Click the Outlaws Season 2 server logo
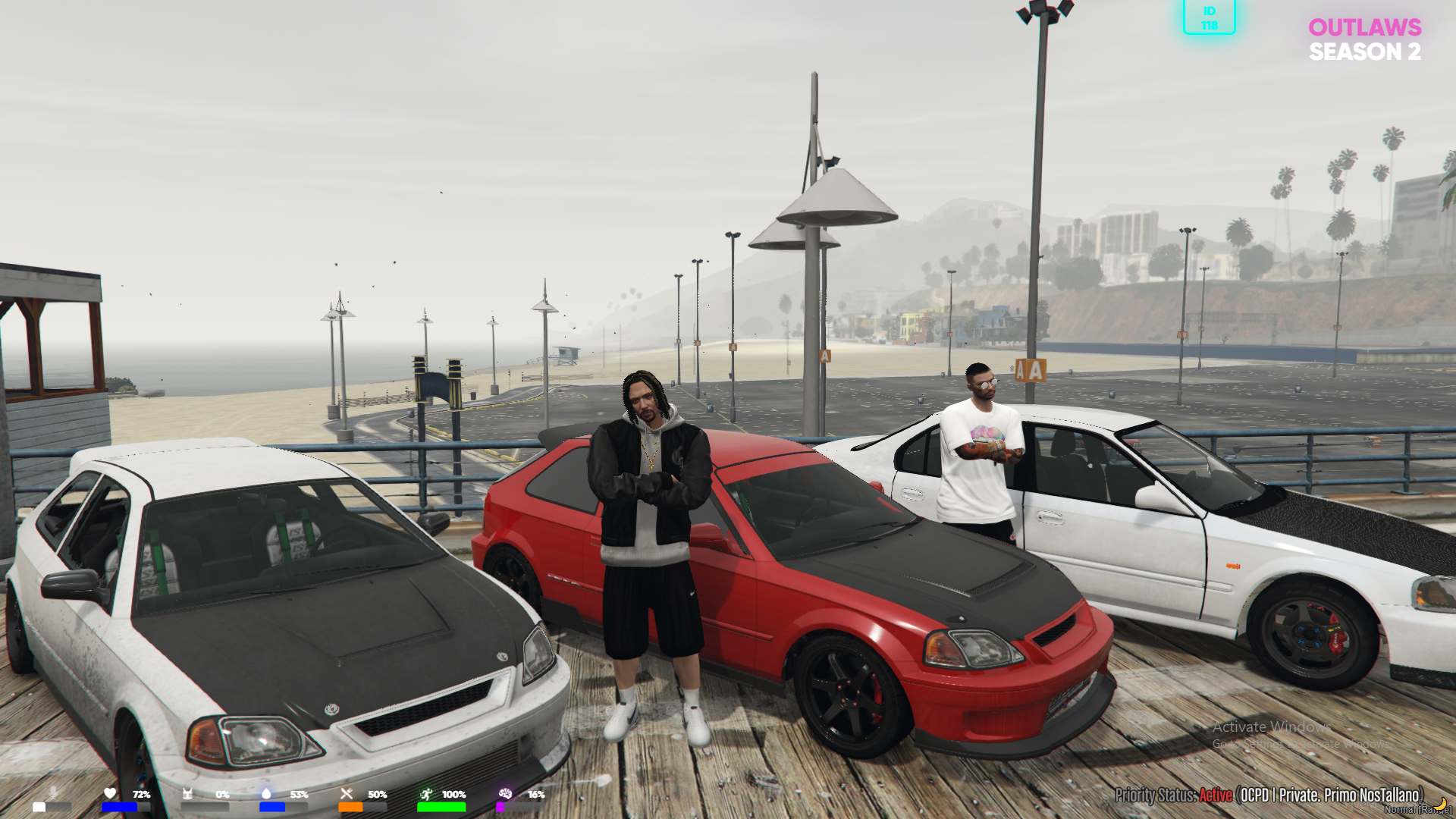1456x819 pixels. click(x=1364, y=39)
